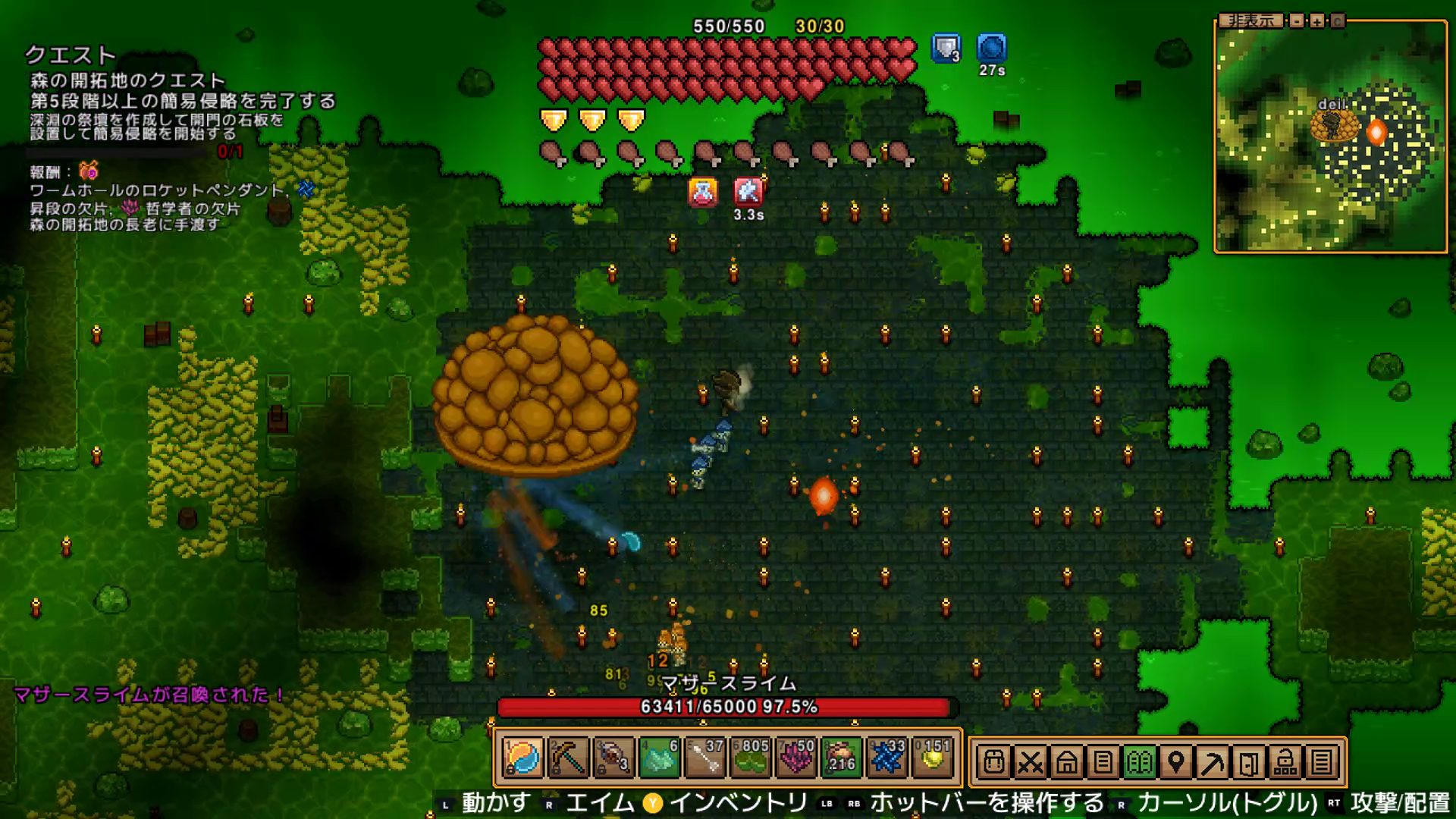Select the pickaxe in hotbar slot 2

[x=568, y=758]
